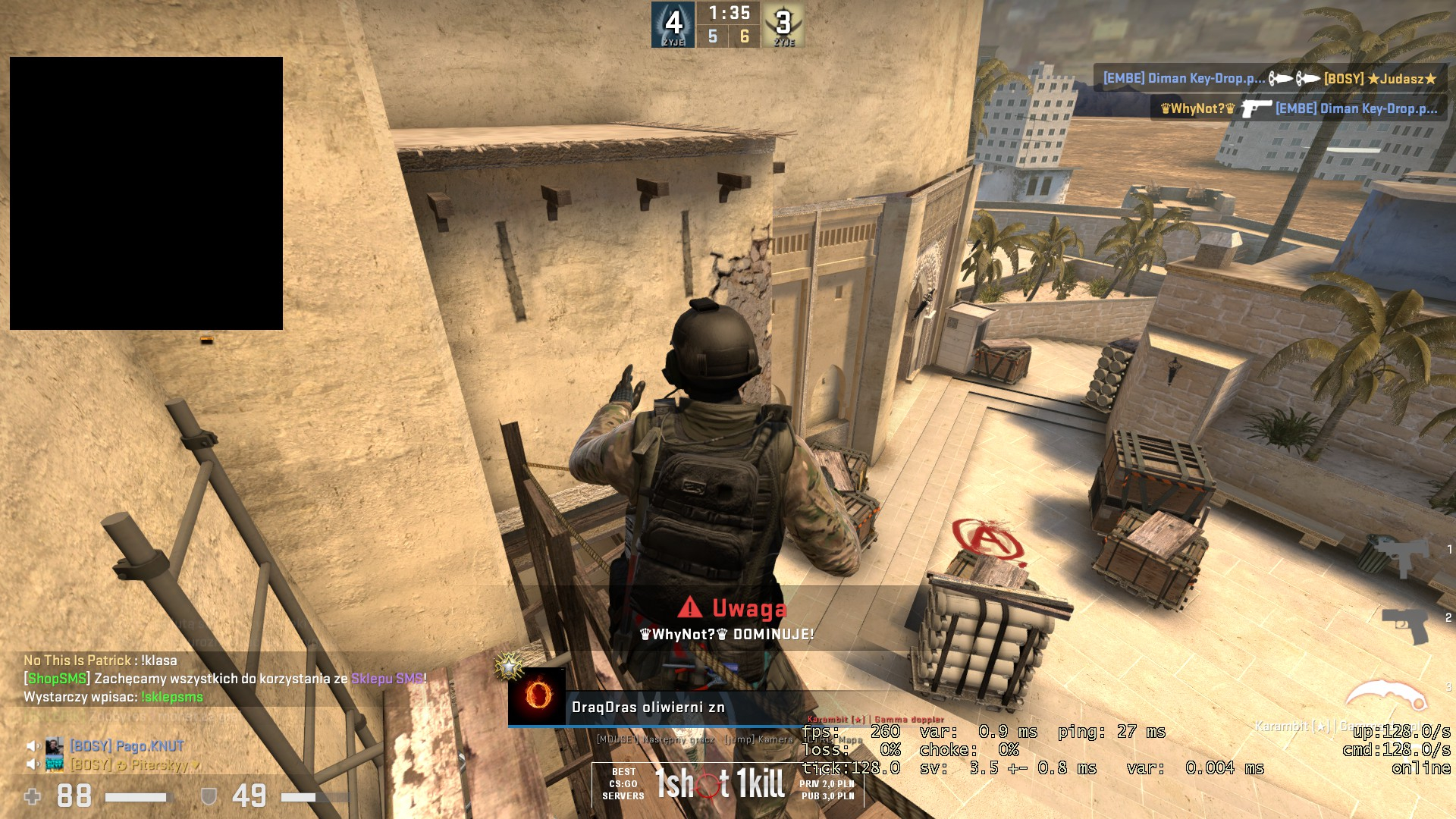The height and width of the screenshot is (819, 1456).
Task: Open the kill feed entry where Judasz died
Action: point(1270,79)
